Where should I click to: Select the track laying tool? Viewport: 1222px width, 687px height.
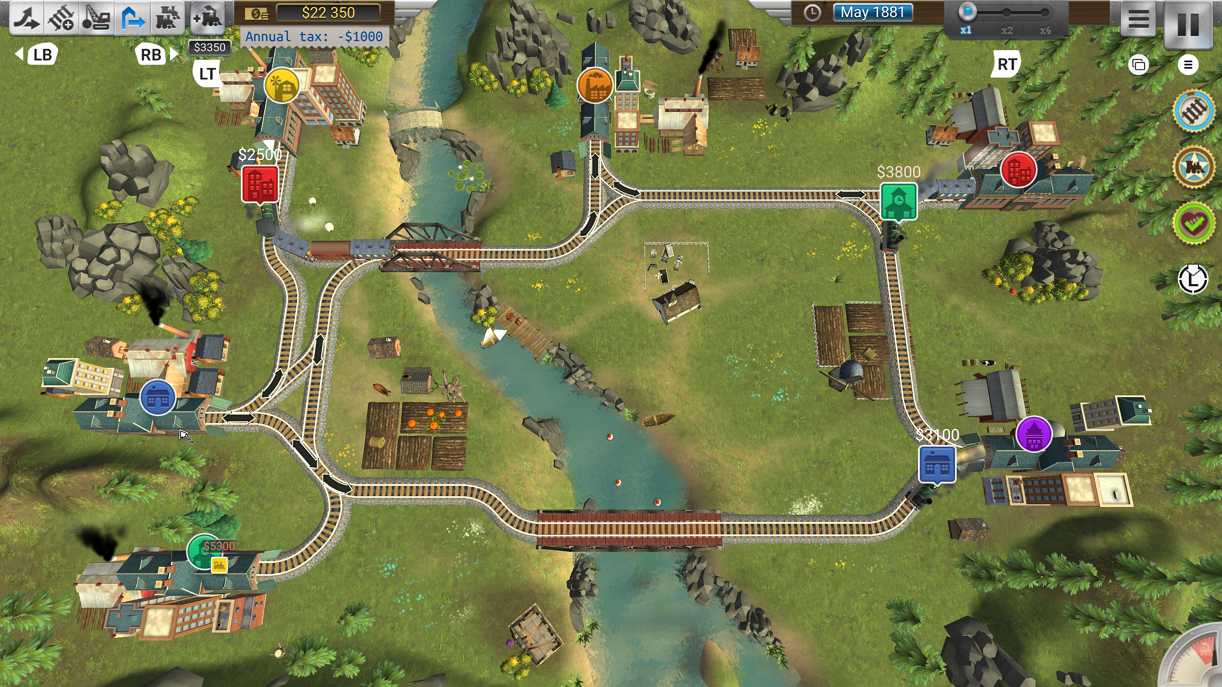tap(26, 17)
